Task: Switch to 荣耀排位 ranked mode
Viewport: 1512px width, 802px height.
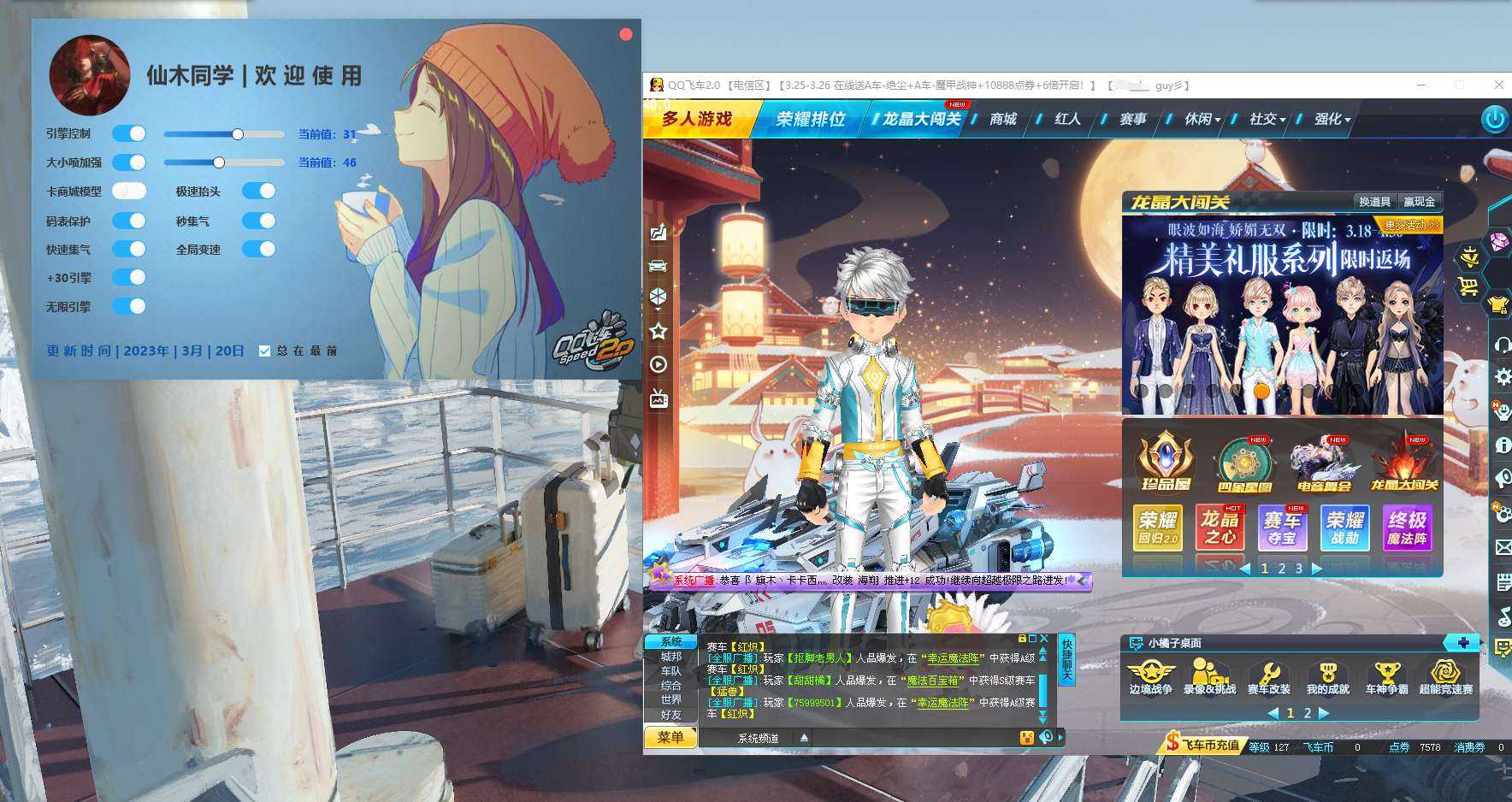Action: [810, 119]
